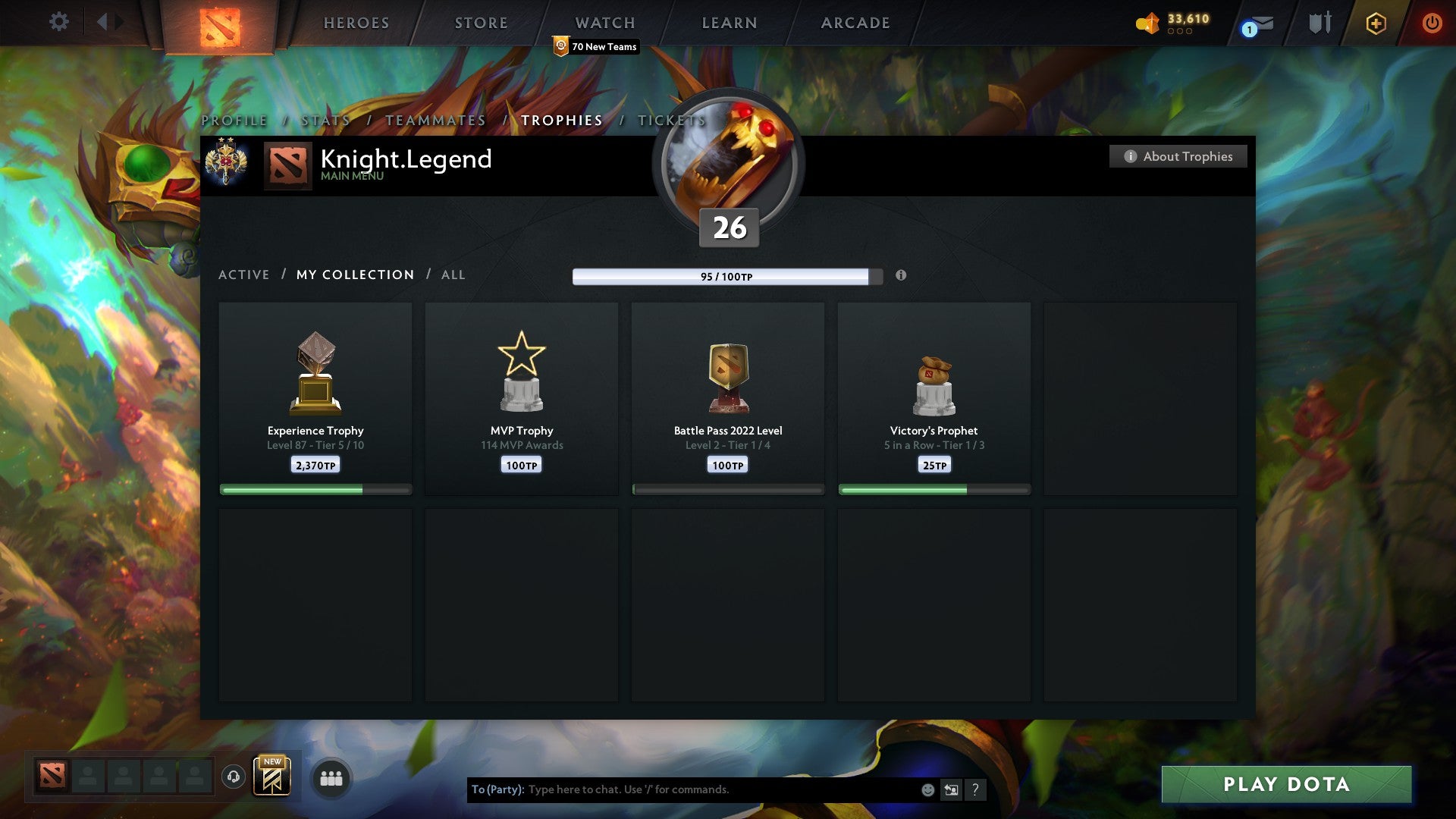The image size is (1456, 819).
Task: Open About Trophies
Action: click(x=1178, y=156)
